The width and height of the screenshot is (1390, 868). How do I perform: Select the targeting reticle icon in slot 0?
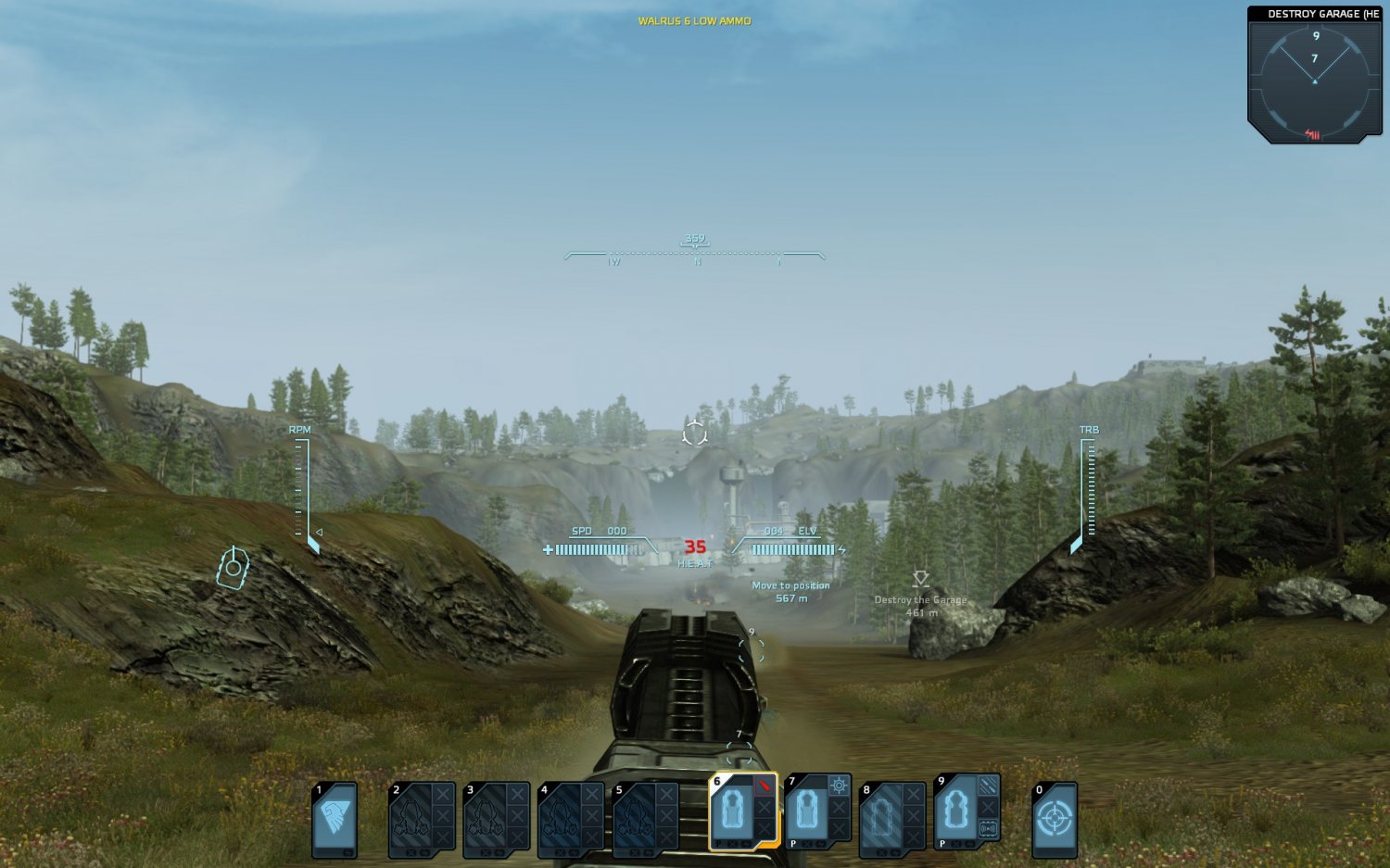[x=1055, y=819]
